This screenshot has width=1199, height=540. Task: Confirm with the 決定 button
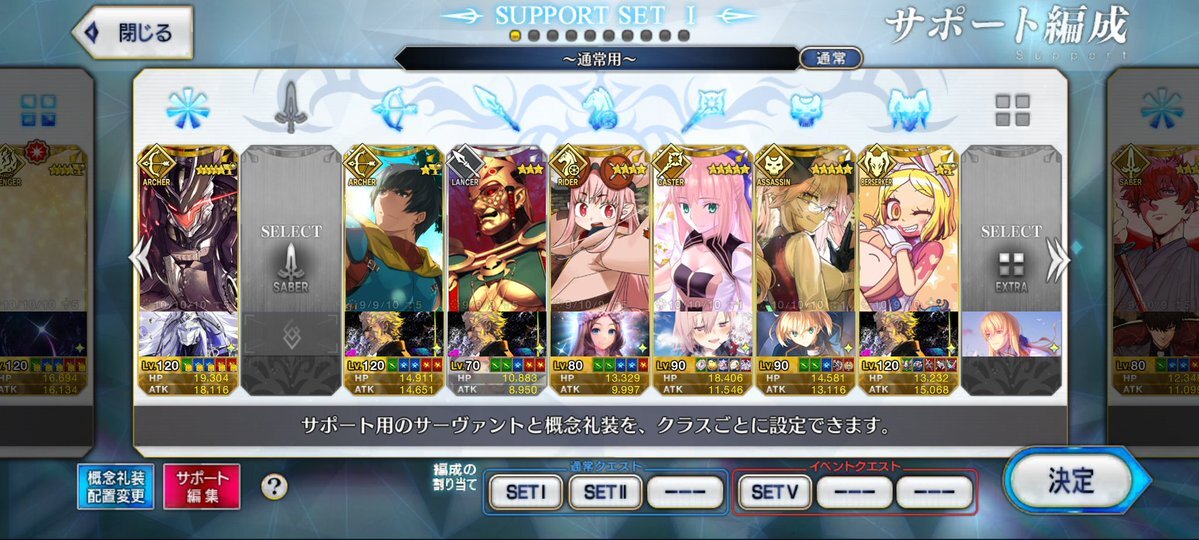(x=1071, y=480)
